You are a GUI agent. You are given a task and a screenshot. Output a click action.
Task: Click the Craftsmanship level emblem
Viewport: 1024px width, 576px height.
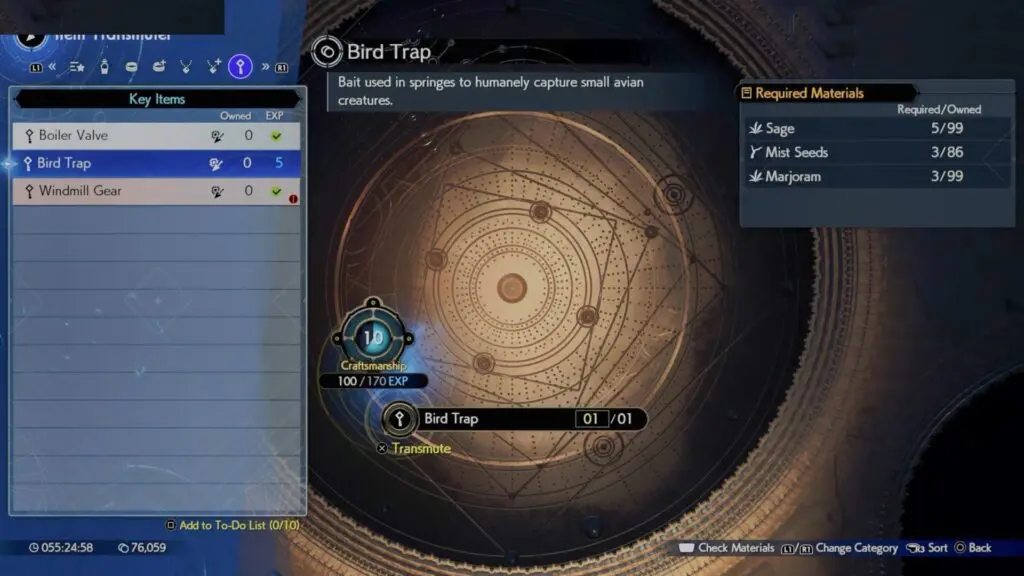(372, 338)
